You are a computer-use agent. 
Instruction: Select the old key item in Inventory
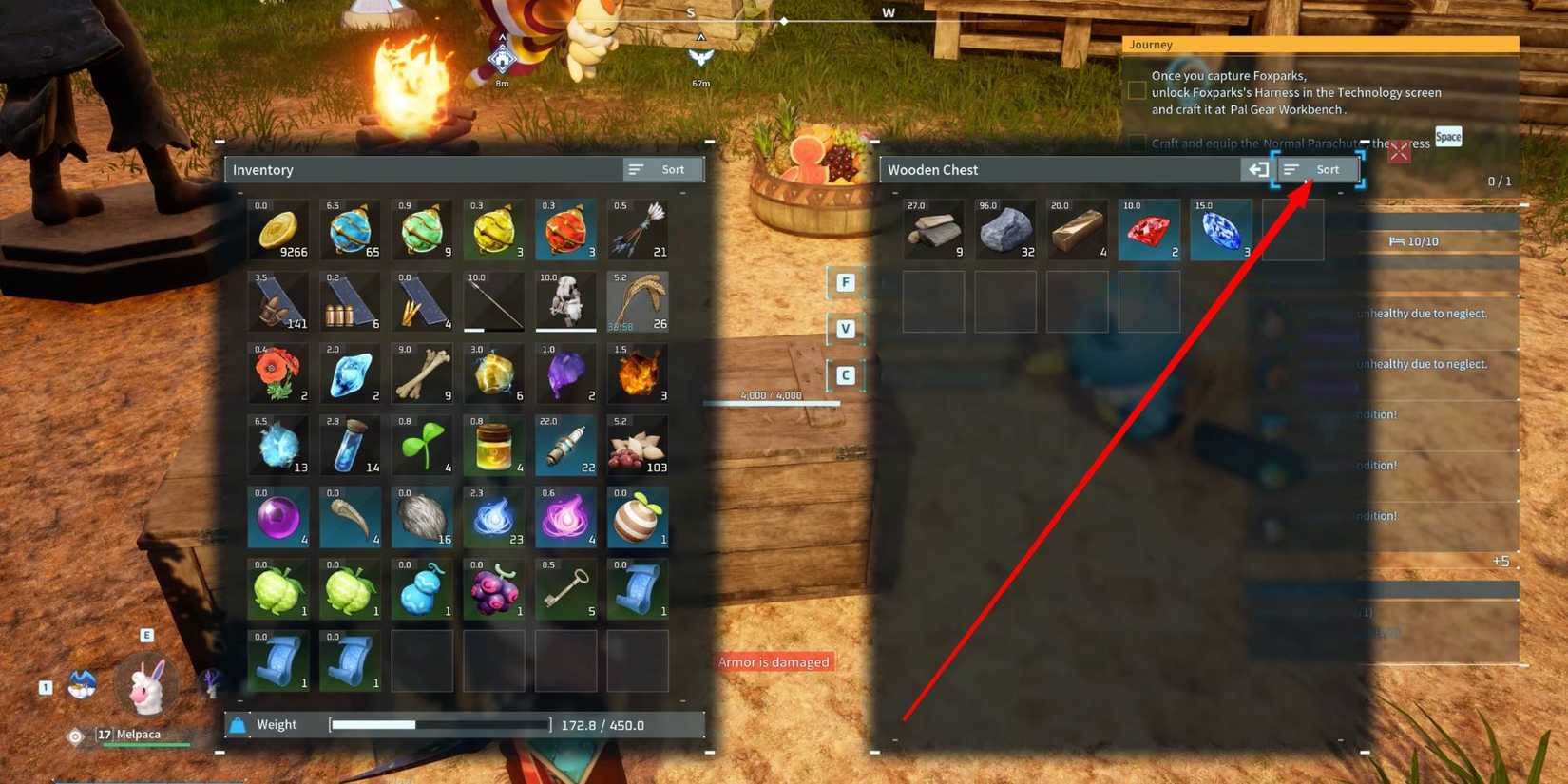pyautogui.click(x=565, y=589)
